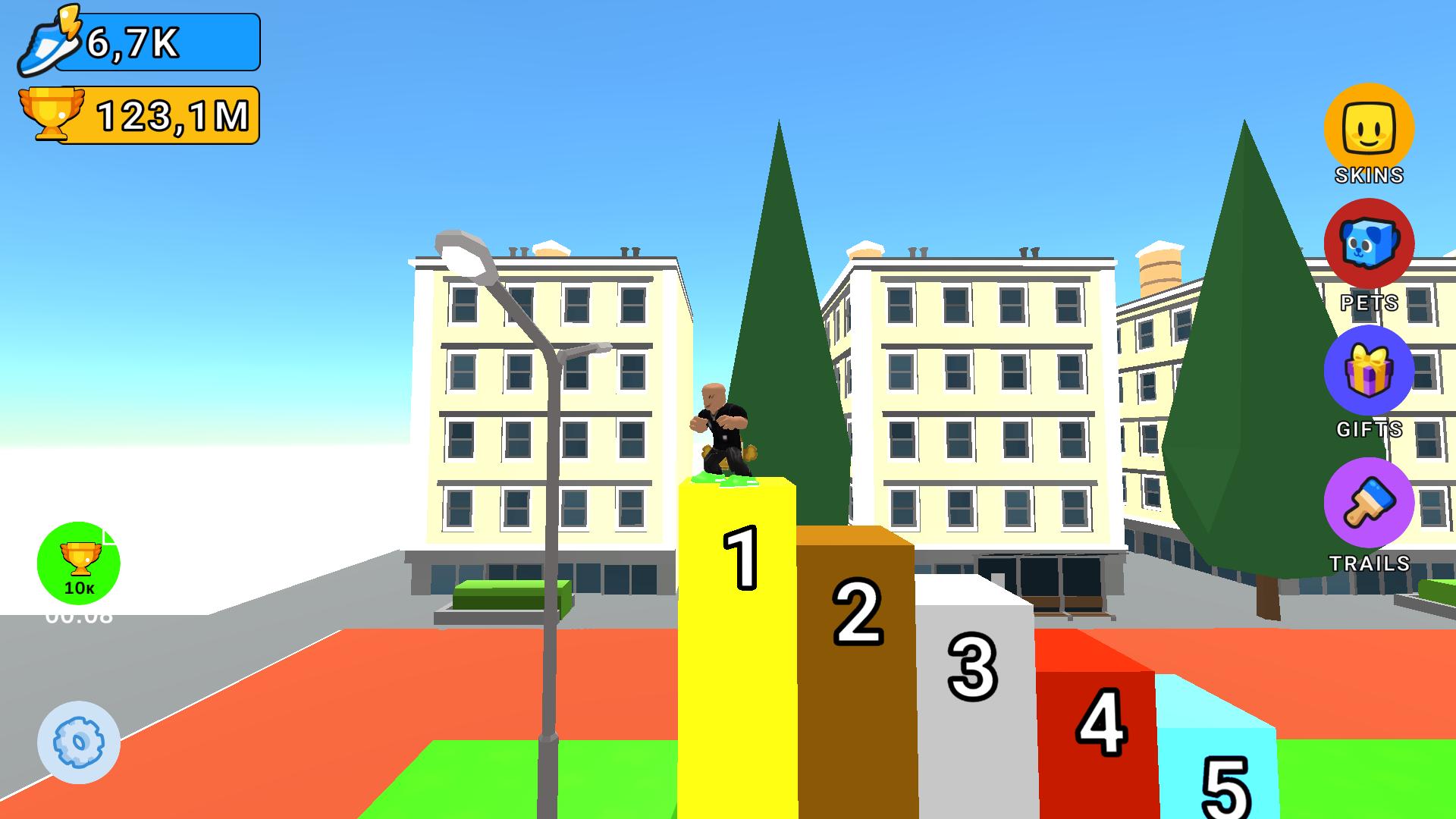The height and width of the screenshot is (819, 1456).
Task: Click the 6,7K speed counter bar
Action: [155, 42]
